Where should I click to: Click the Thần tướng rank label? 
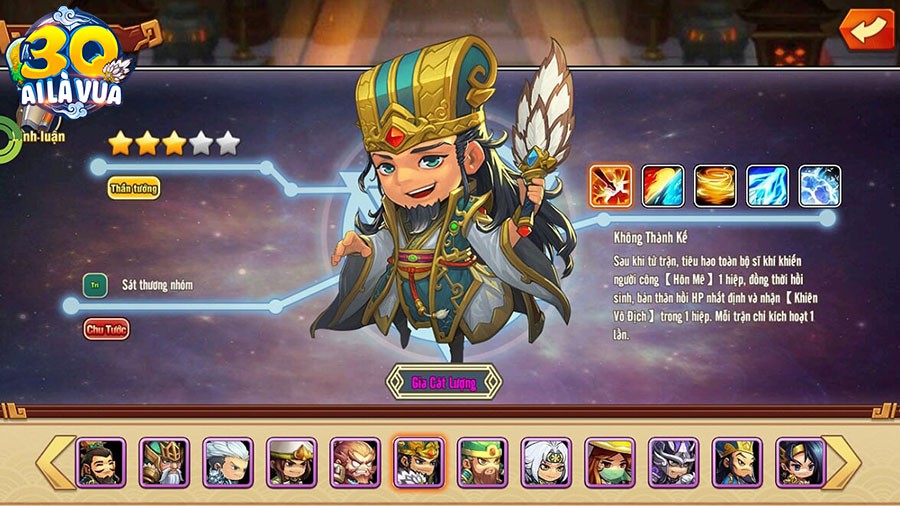[134, 187]
